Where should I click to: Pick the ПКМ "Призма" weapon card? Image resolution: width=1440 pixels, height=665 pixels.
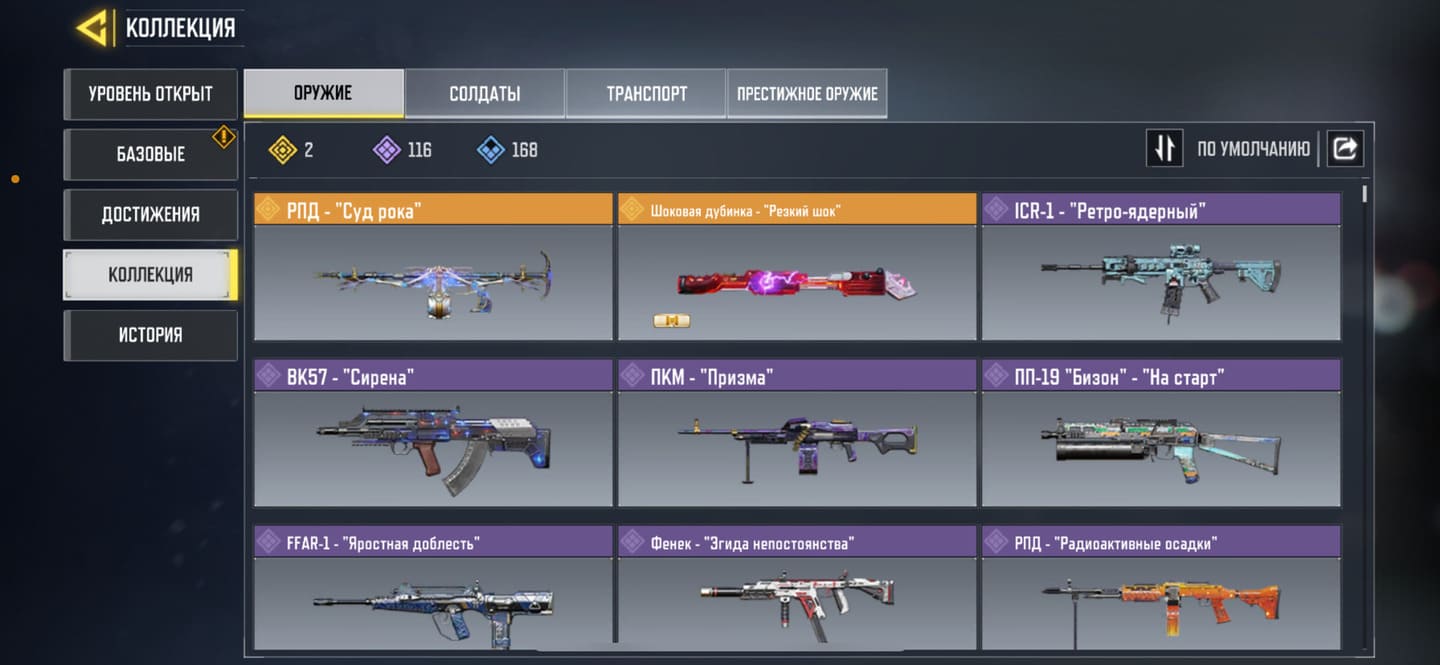(x=796, y=433)
